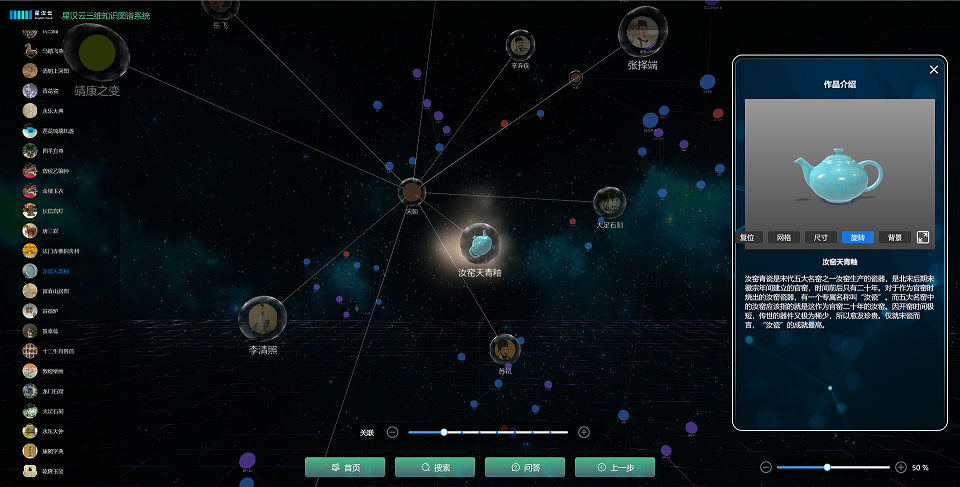This screenshot has width=960, height=487.
Task: Select 汝窑天青釉 in the sidebar list
Action: tap(55, 271)
